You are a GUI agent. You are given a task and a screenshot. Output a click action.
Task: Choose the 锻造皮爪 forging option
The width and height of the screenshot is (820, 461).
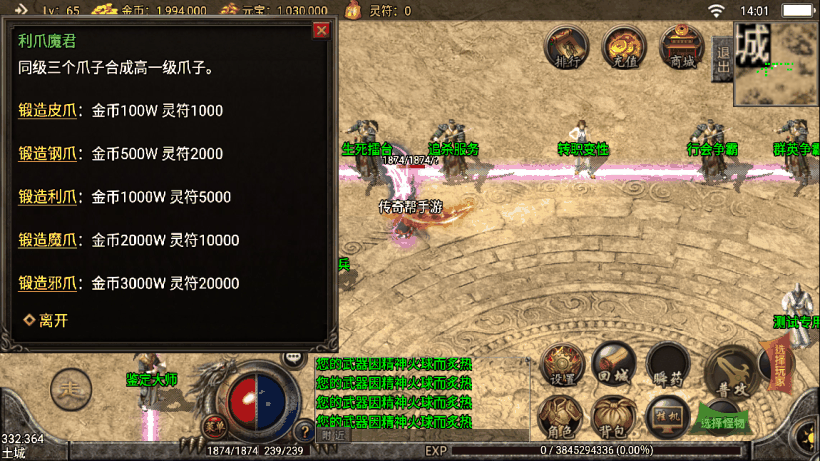[48, 110]
